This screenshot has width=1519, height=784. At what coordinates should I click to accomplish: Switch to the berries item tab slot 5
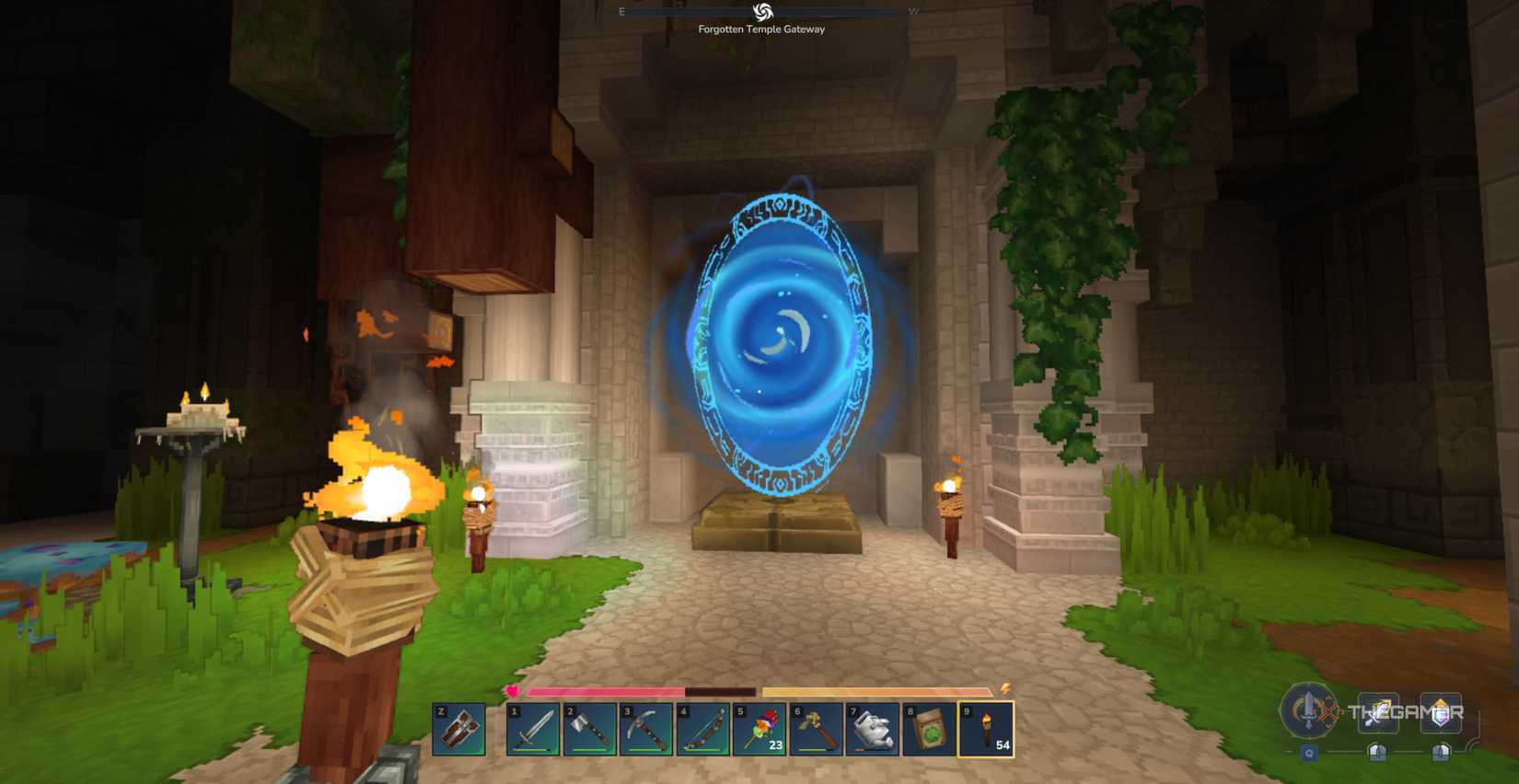coord(761,730)
